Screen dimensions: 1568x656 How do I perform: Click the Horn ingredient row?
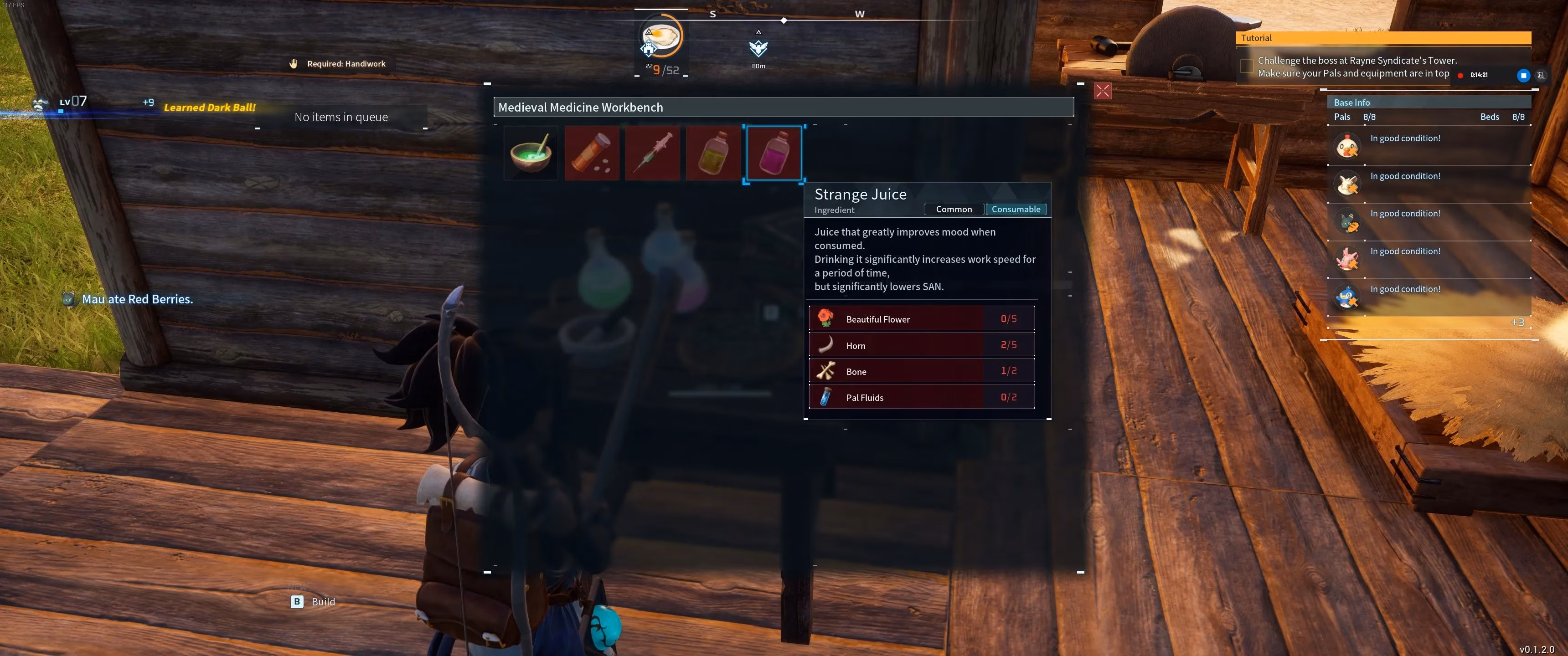pos(922,345)
